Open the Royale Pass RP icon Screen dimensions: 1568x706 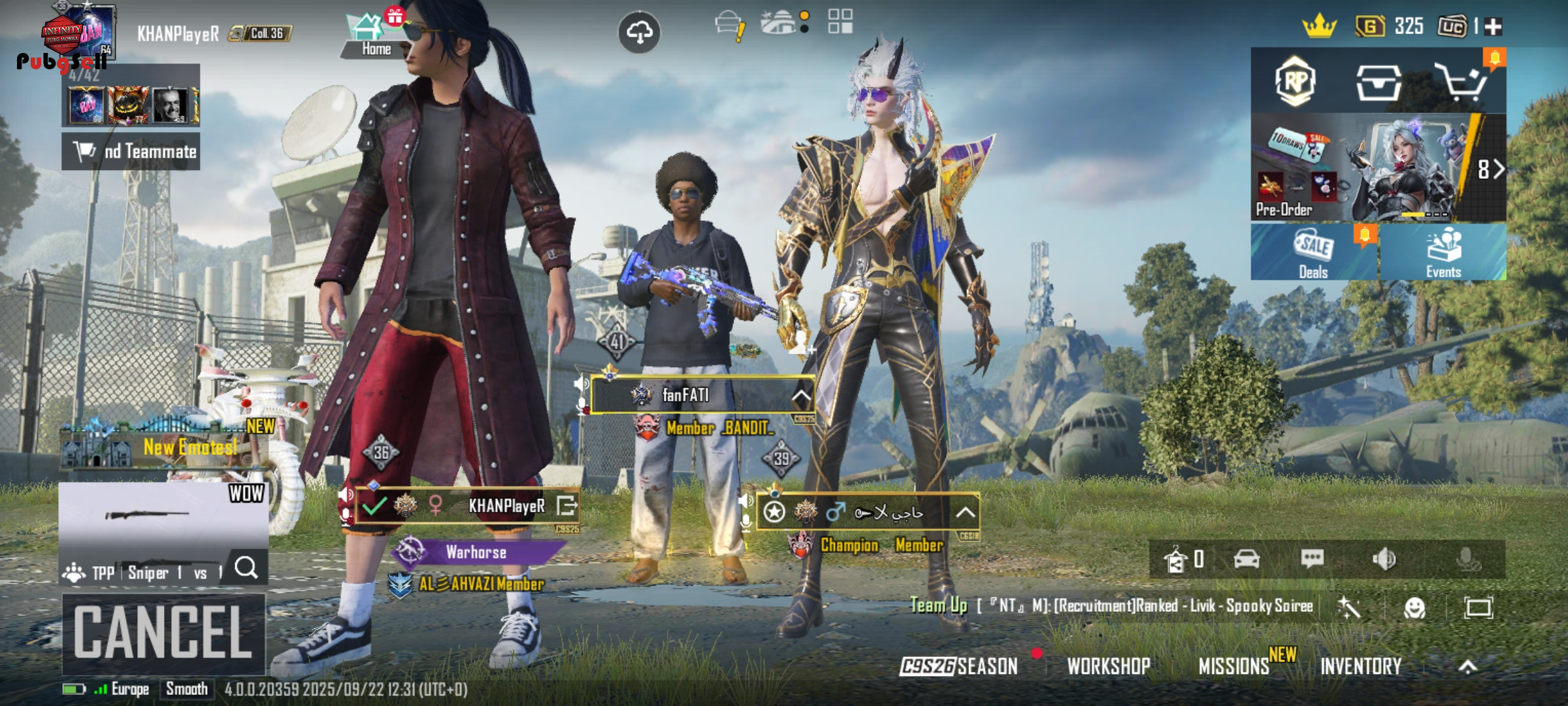pos(1296,81)
